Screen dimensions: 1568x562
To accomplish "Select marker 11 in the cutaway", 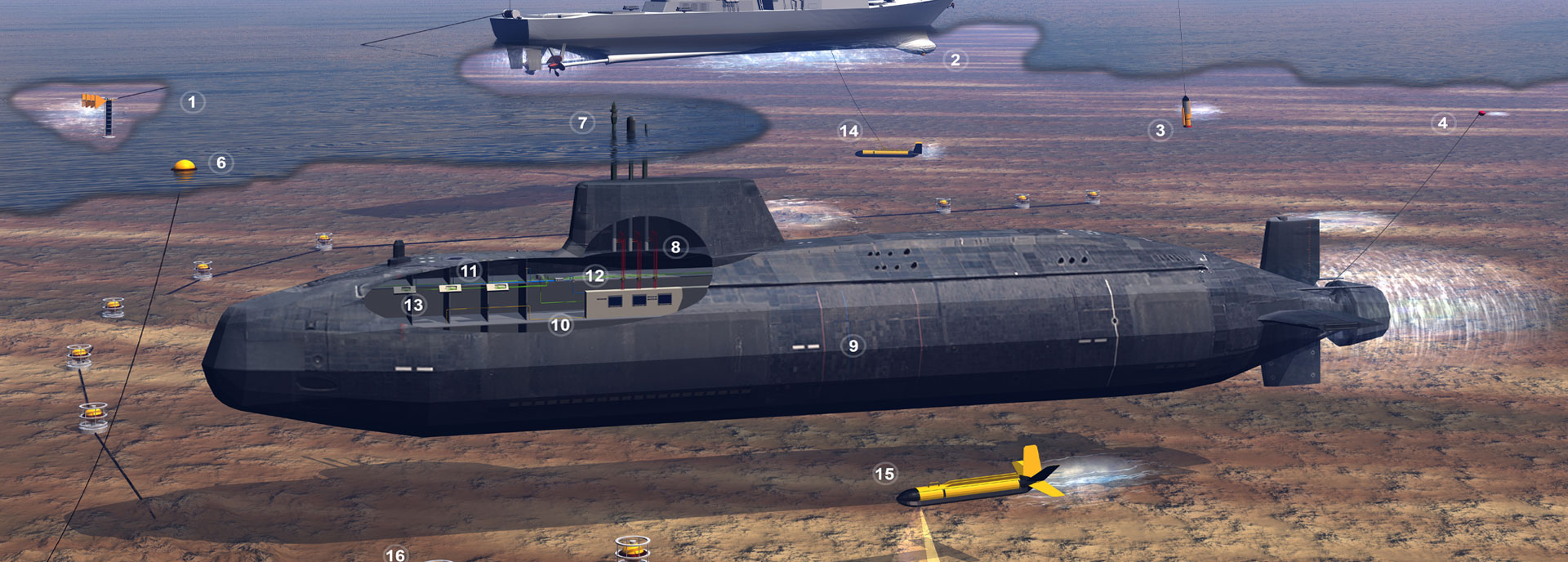I will pyautogui.click(x=468, y=271).
